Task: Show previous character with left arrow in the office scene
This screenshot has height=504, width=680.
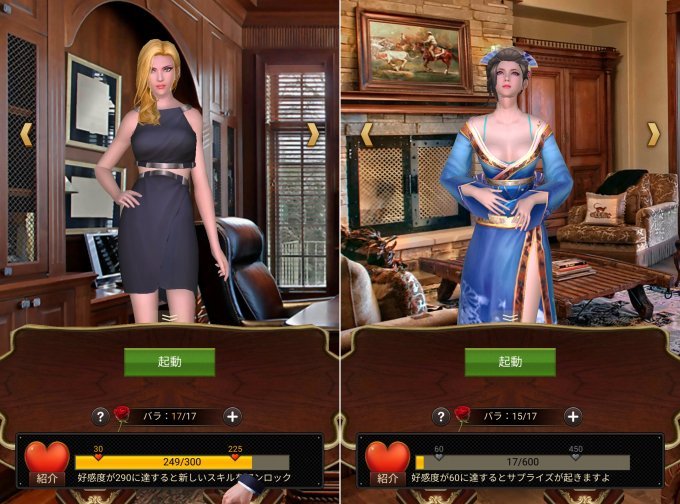Action: click(x=27, y=133)
